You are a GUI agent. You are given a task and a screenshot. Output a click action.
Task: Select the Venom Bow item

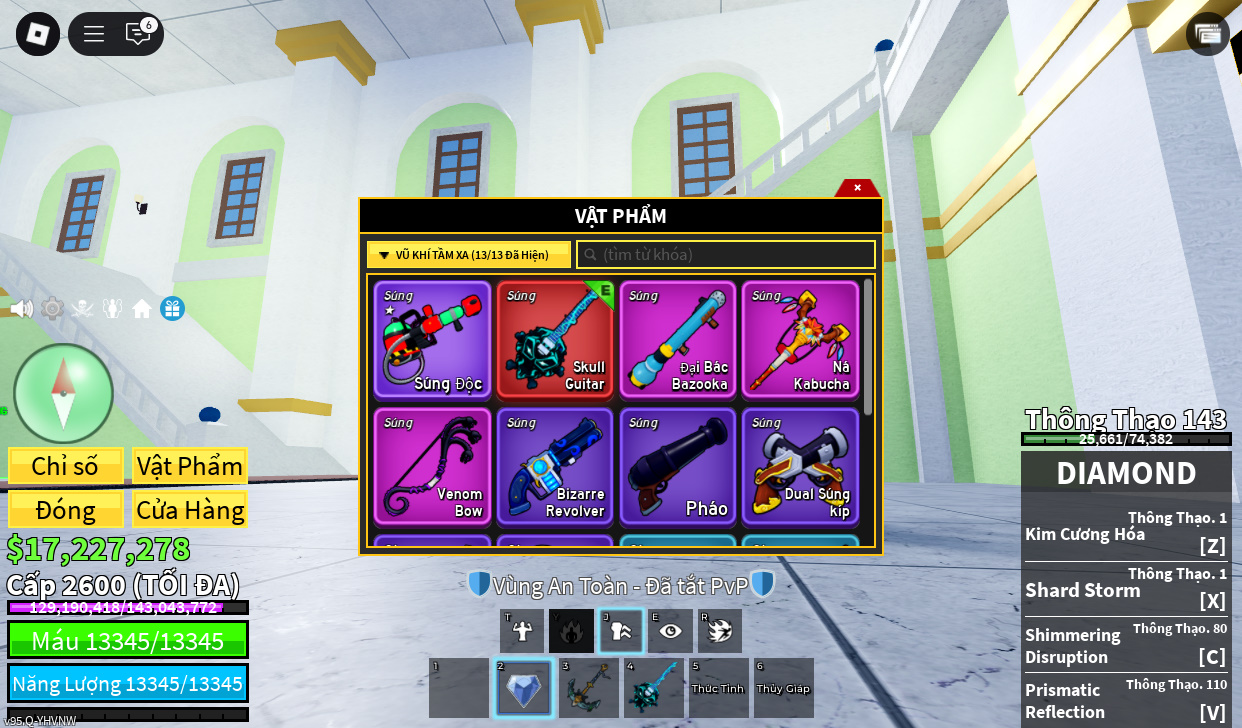432,466
